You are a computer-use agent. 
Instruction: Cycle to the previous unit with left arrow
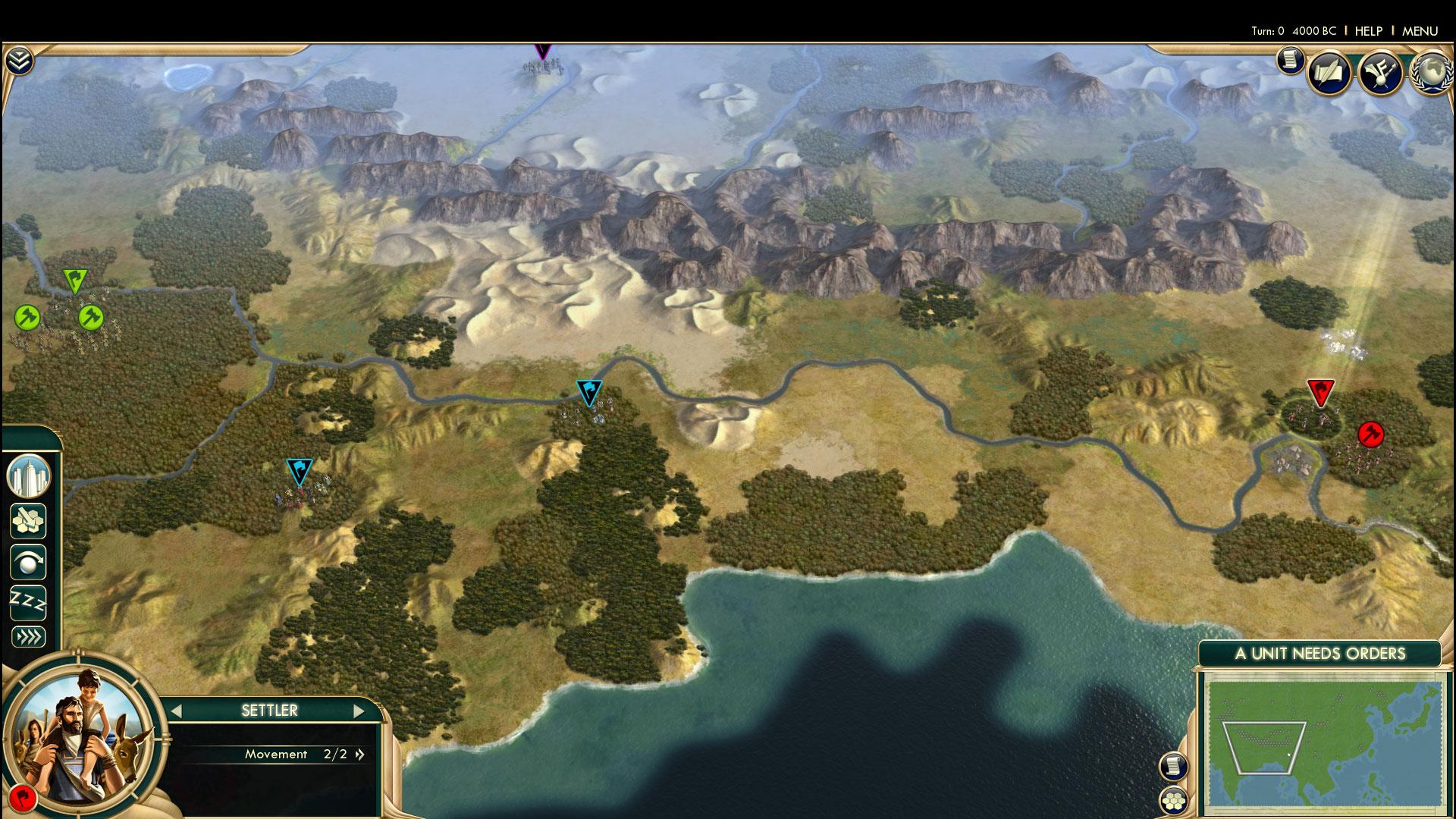pos(177,711)
